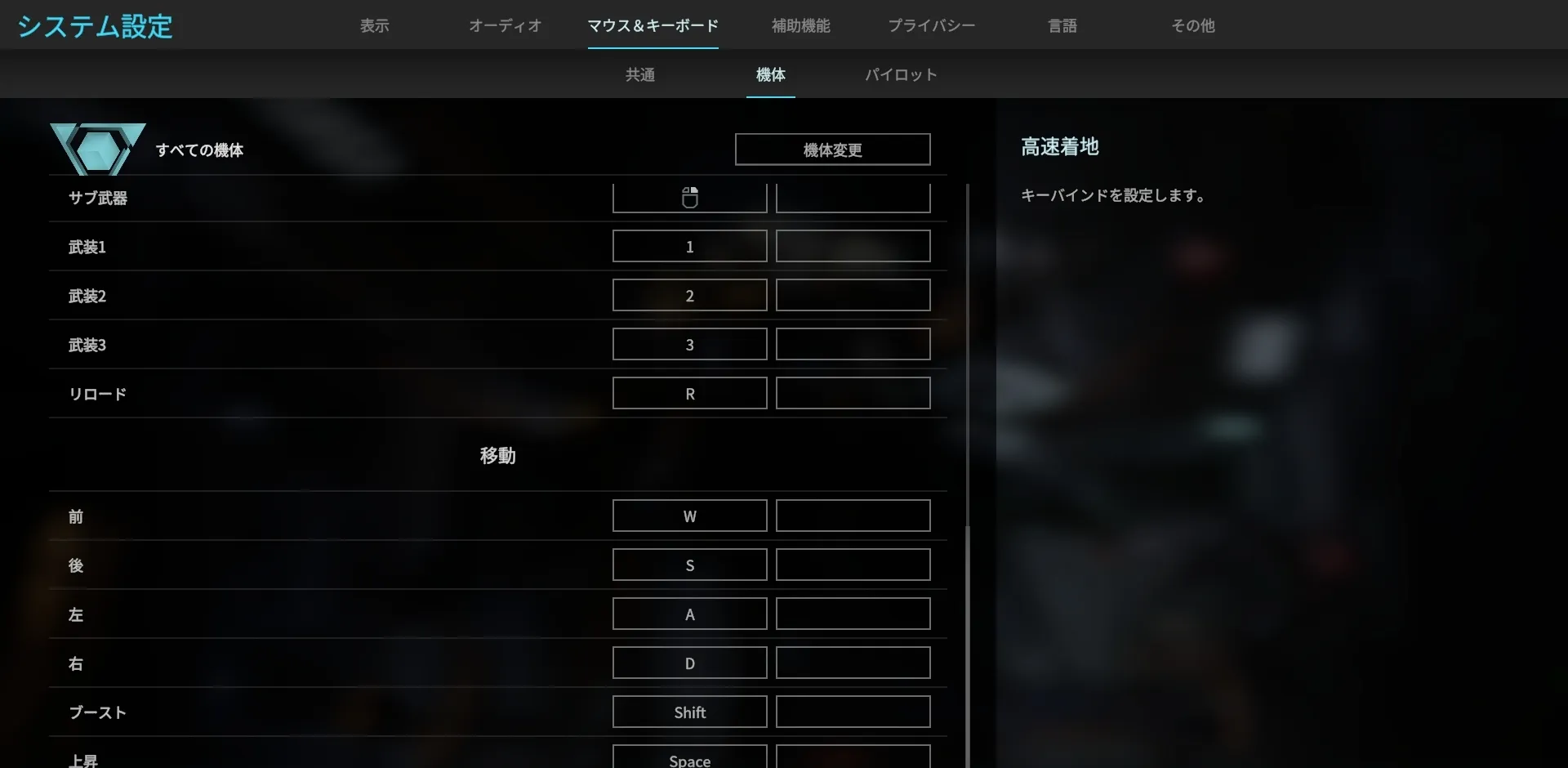Click the 機体変更 button

(x=832, y=150)
